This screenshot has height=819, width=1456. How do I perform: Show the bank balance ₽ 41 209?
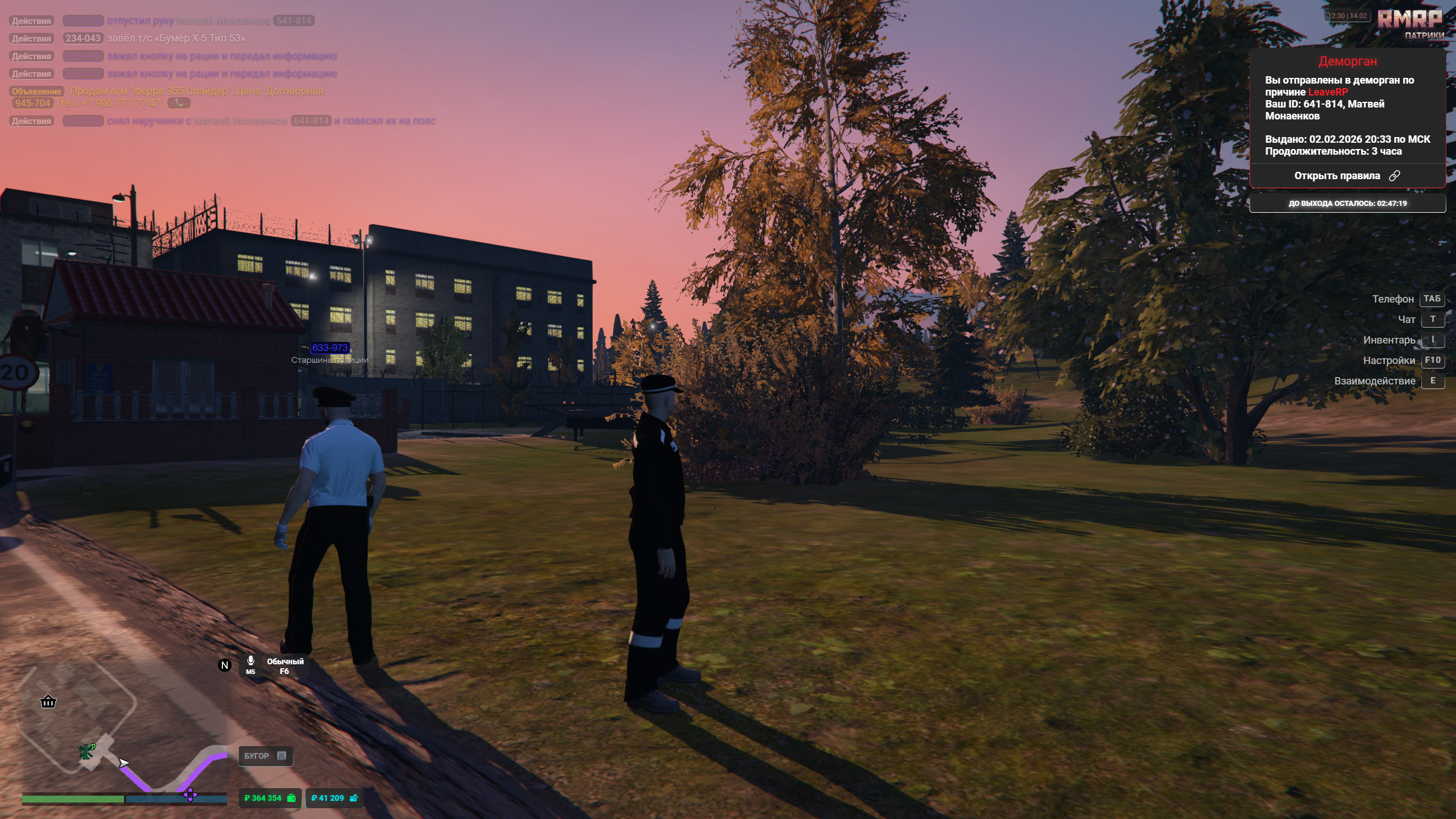tap(334, 798)
